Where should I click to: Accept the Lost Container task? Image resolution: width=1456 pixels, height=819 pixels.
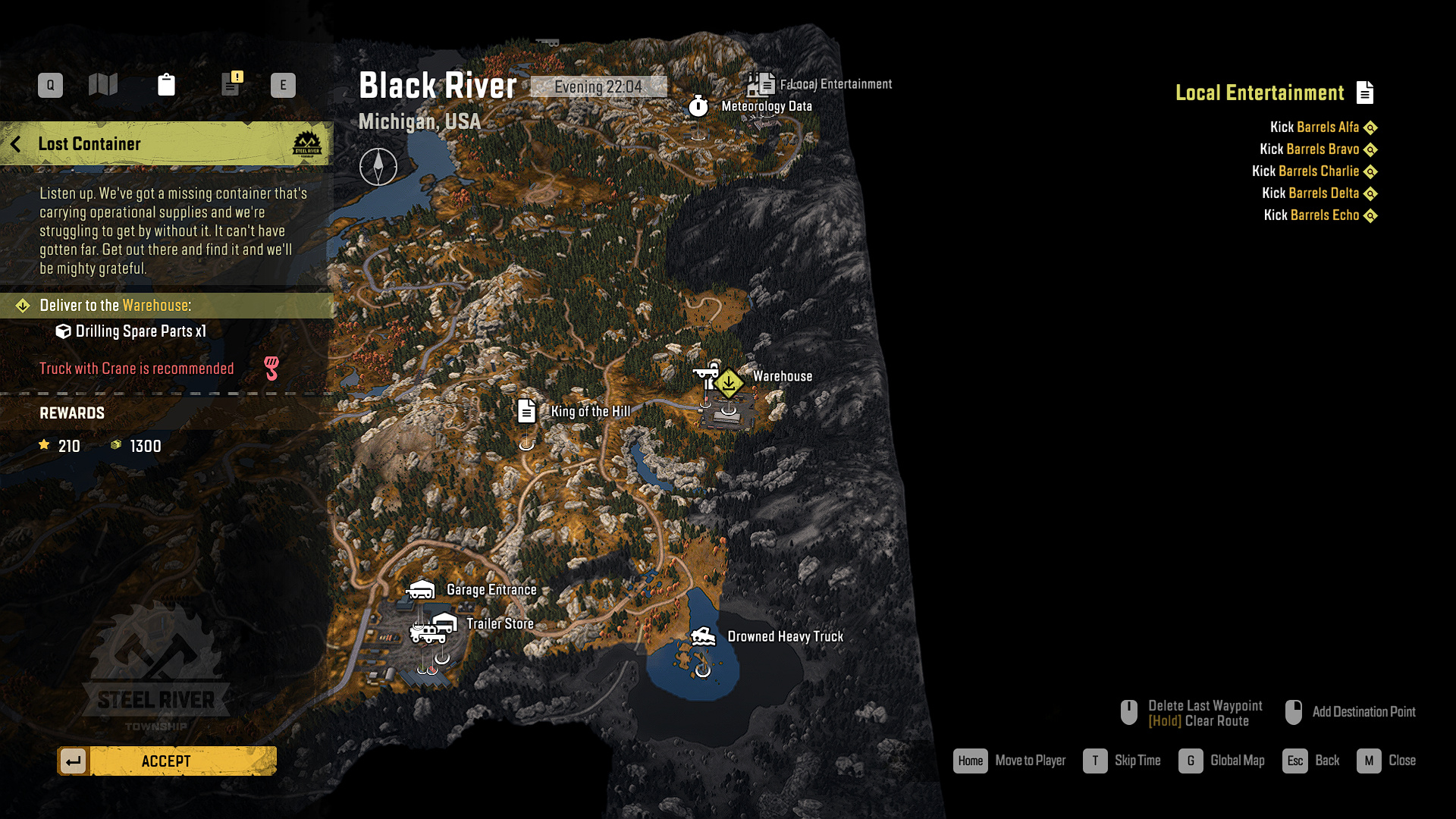pos(167,761)
